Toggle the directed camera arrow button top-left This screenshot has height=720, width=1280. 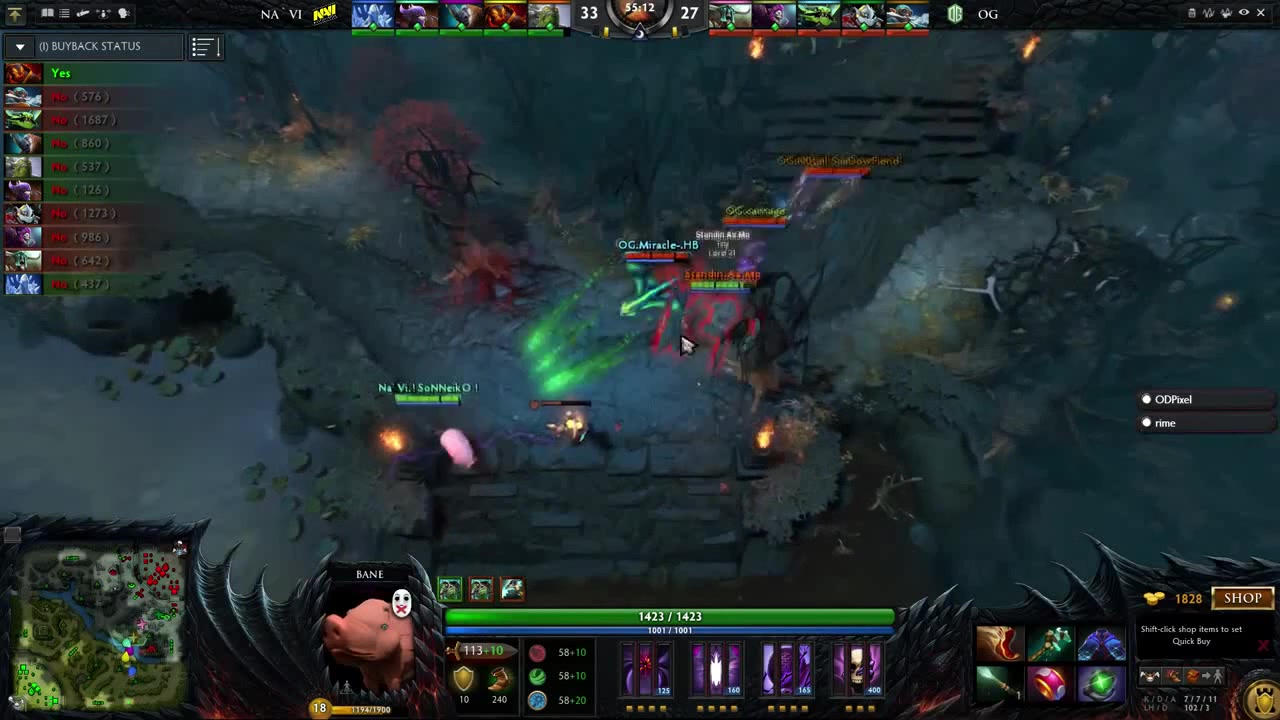pyautogui.click(x=16, y=13)
